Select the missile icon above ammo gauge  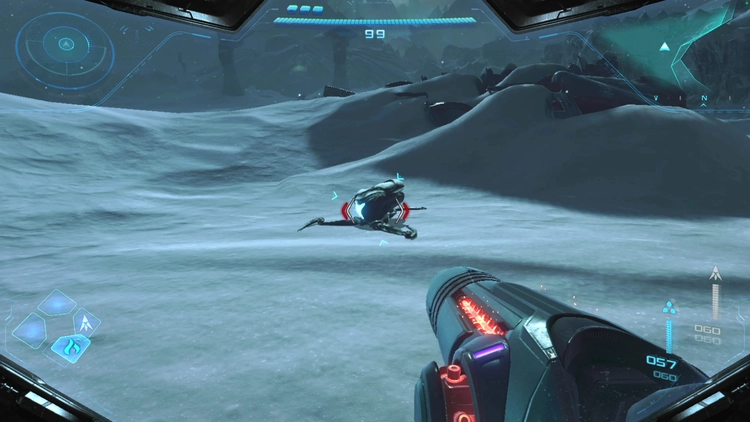(x=714, y=273)
